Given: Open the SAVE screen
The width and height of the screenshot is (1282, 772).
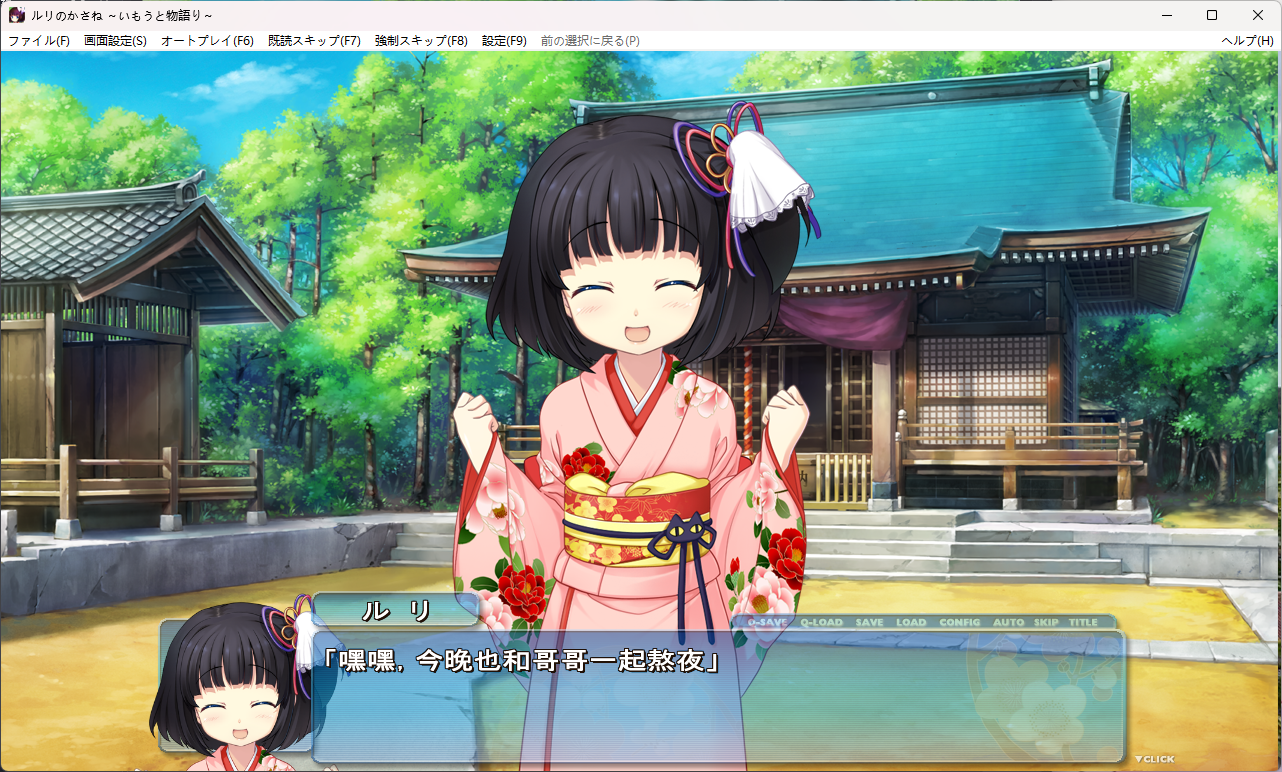Looking at the screenshot, I should (869, 622).
